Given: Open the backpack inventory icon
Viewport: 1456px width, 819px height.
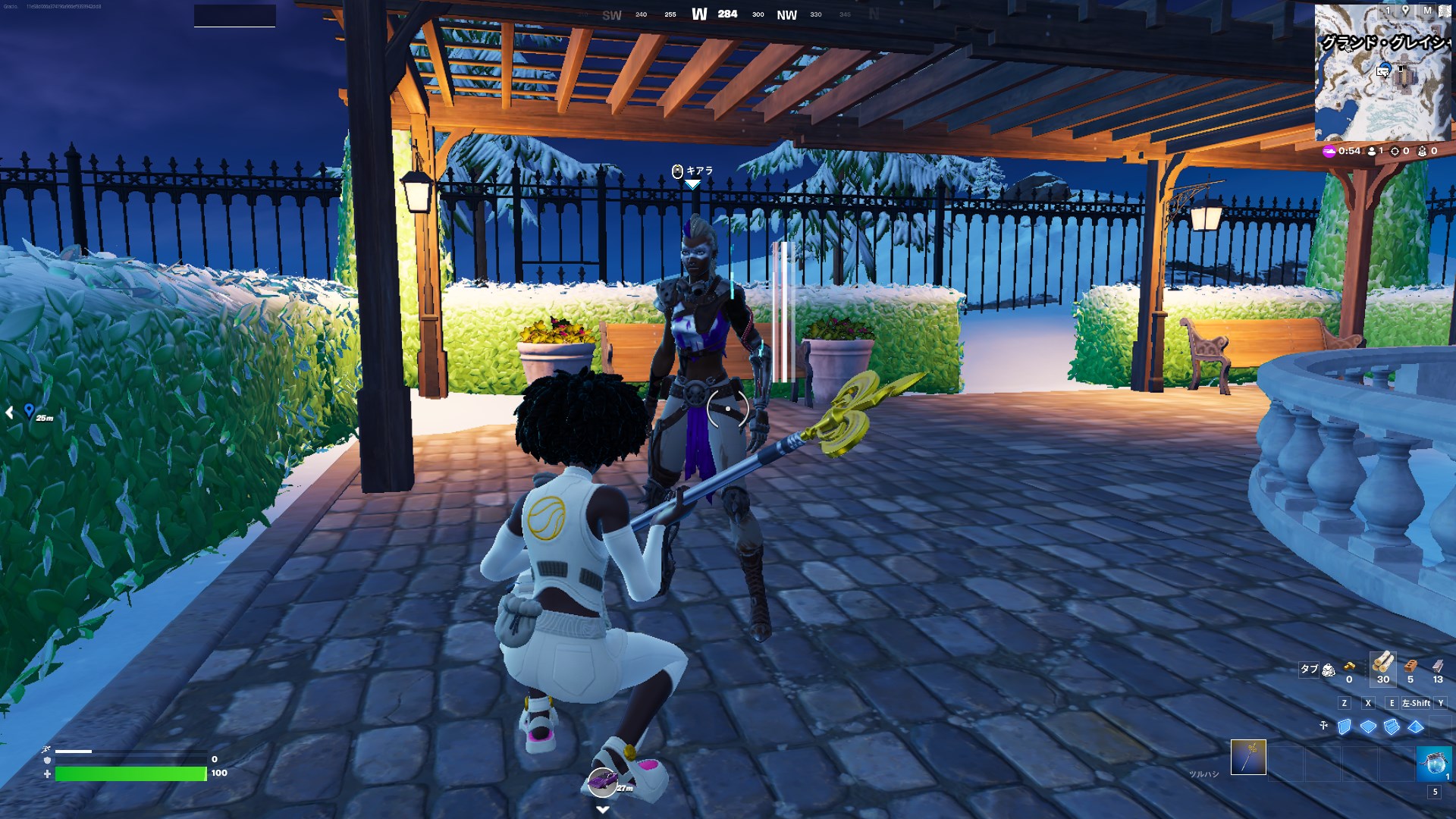Looking at the screenshot, I should [1329, 670].
